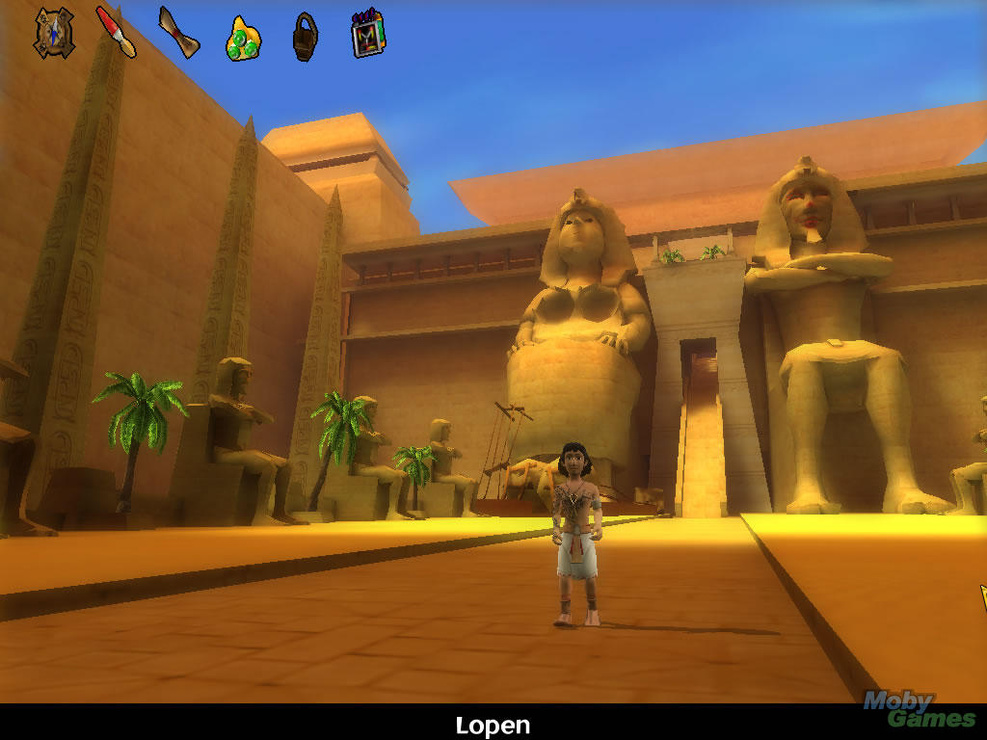This screenshot has width=987, height=740.
Task: Select the red-tipped paintbrush item
Action: (x=116, y=31)
